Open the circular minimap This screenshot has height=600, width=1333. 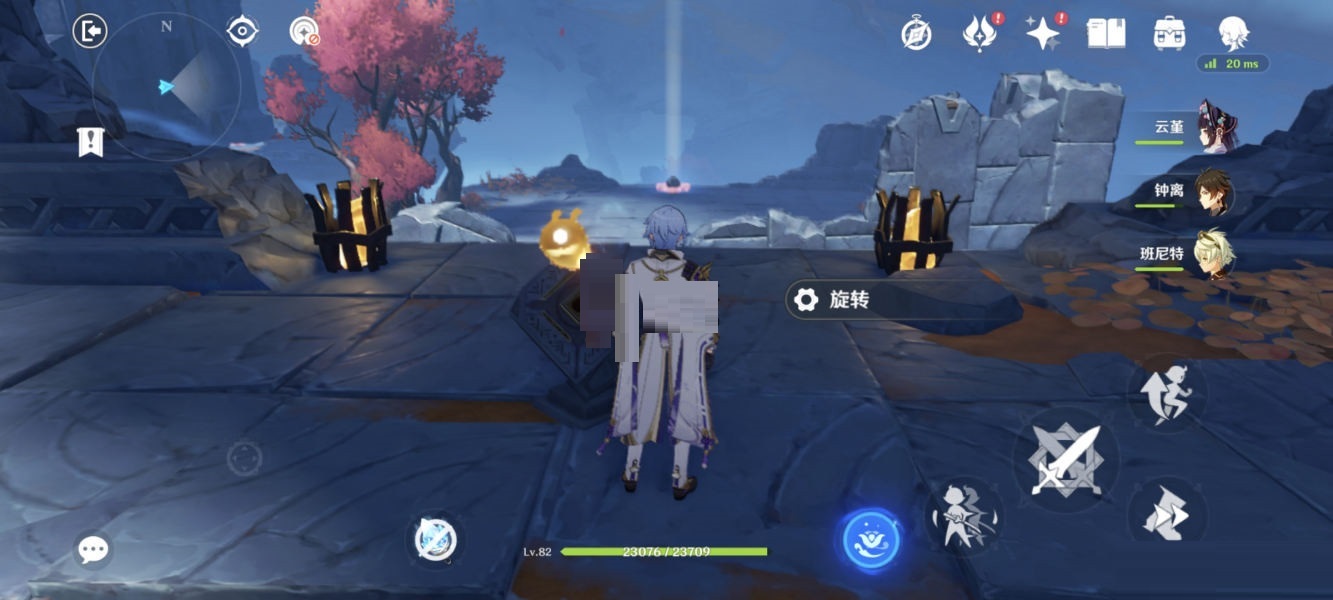point(166,87)
